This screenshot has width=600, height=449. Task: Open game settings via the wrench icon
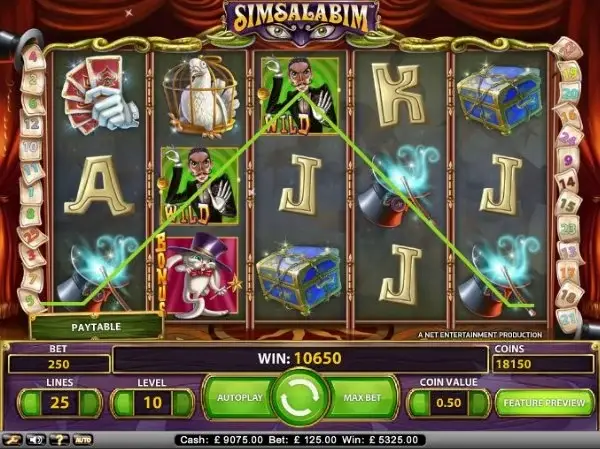click(x=12, y=439)
